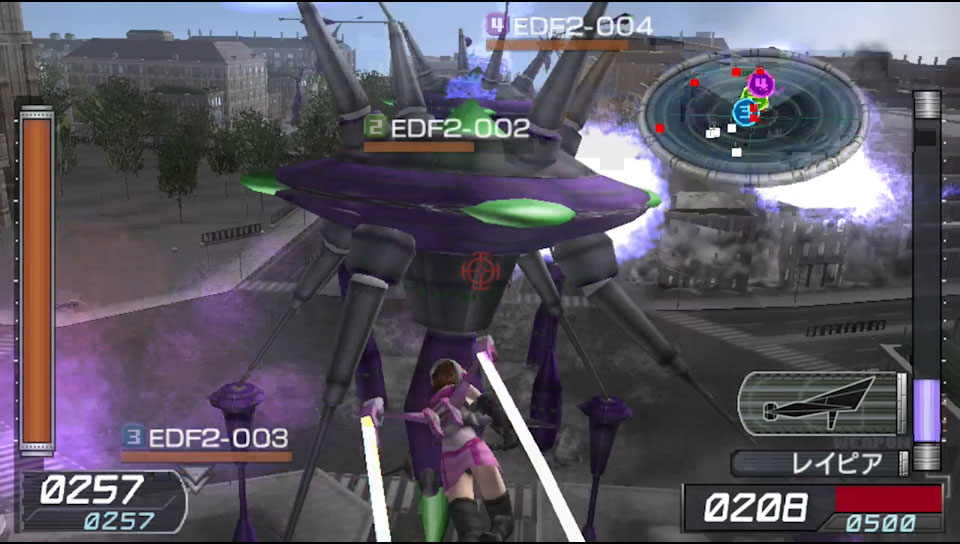
Task: Select the weapon icon panel
Action: (820, 402)
